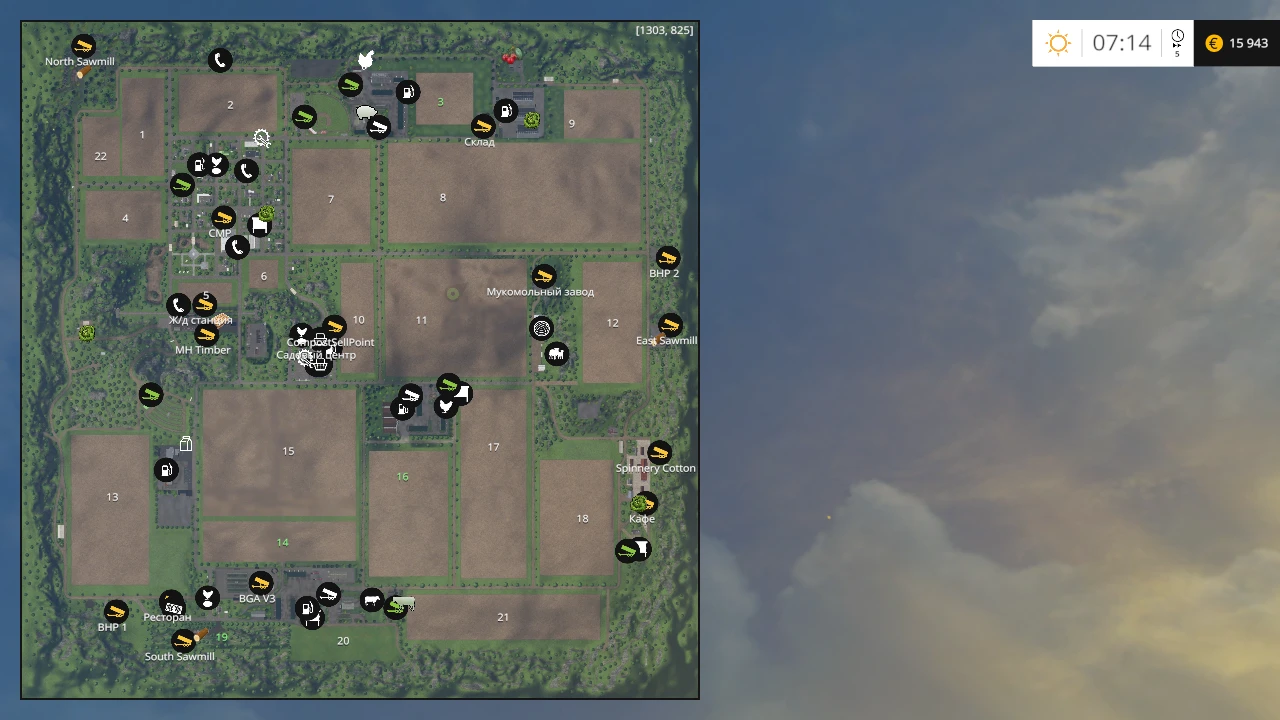Select the North Sawmill map icon
Viewport: 1280px width, 720px height.
pyautogui.click(x=83, y=44)
